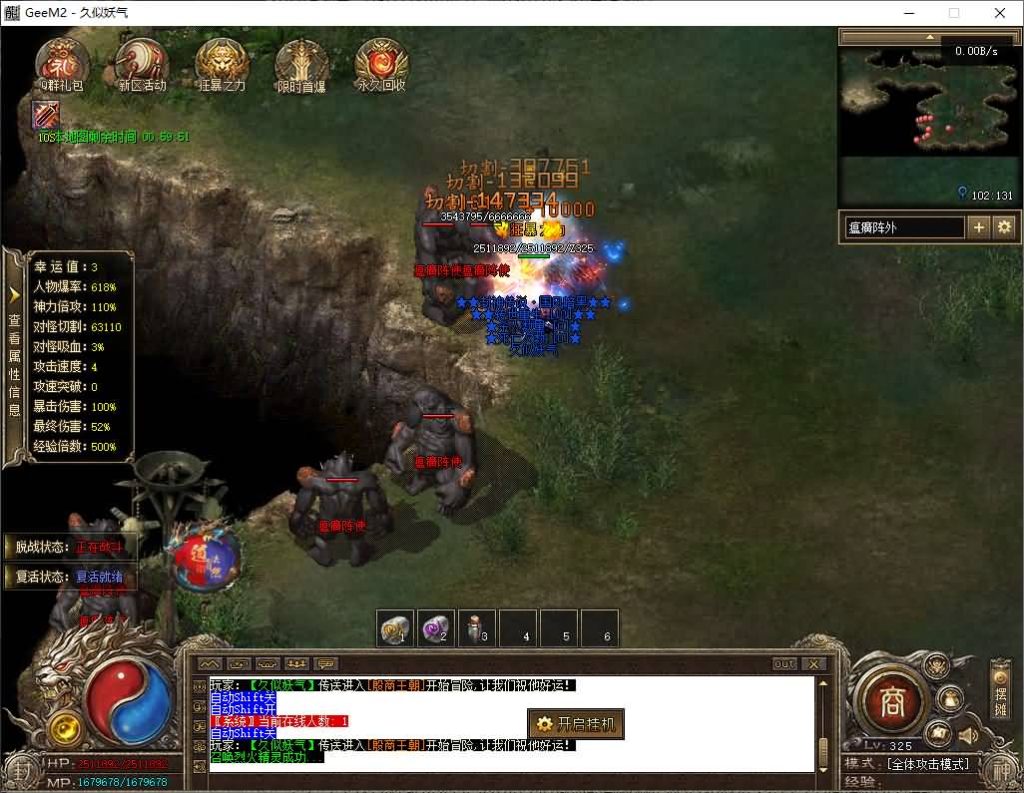Open the red 商 shop button

(892, 702)
